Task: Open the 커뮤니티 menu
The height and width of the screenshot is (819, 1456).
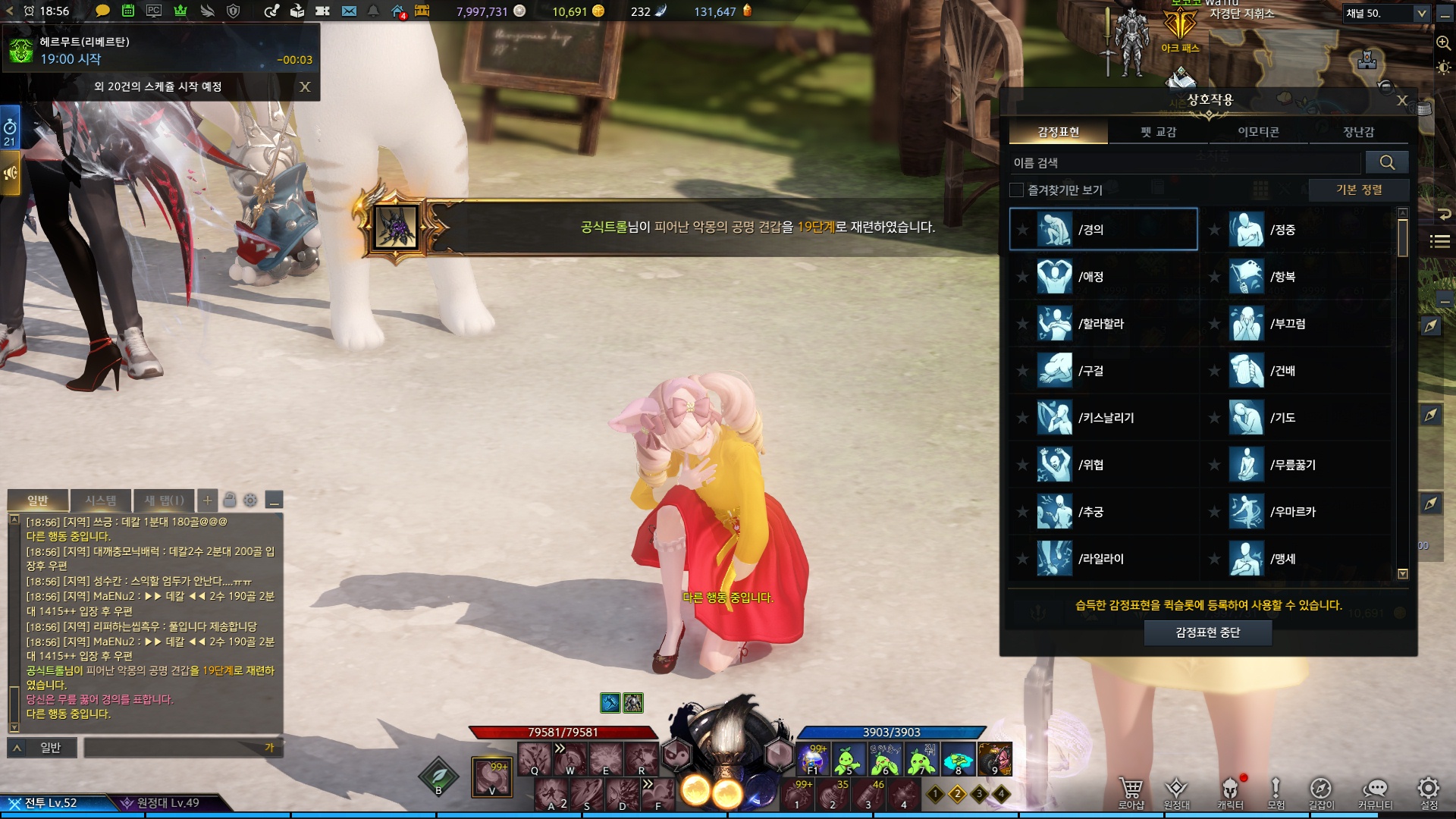Action: (x=1375, y=792)
